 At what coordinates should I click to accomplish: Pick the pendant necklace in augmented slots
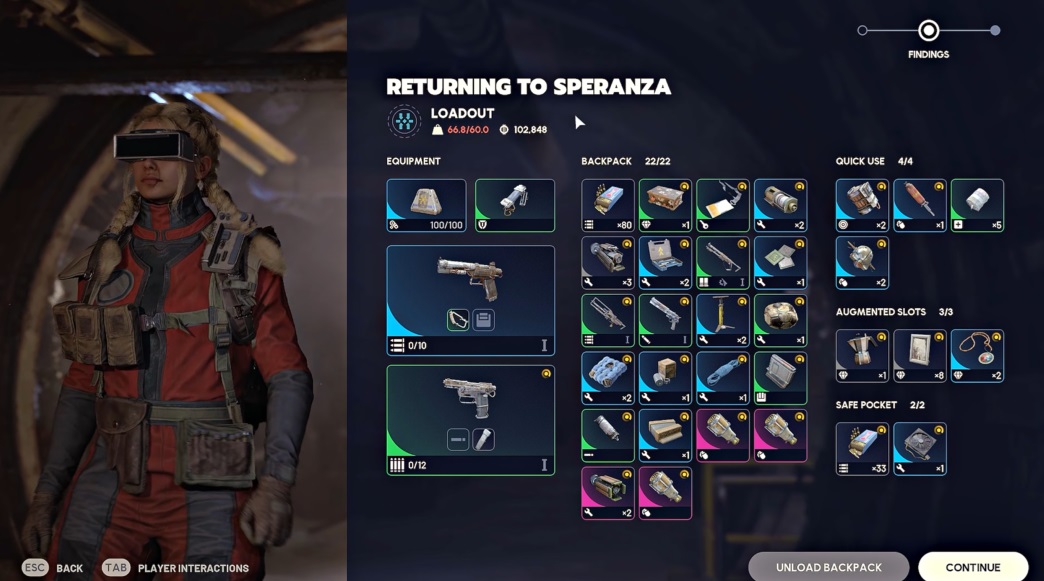tap(977, 355)
